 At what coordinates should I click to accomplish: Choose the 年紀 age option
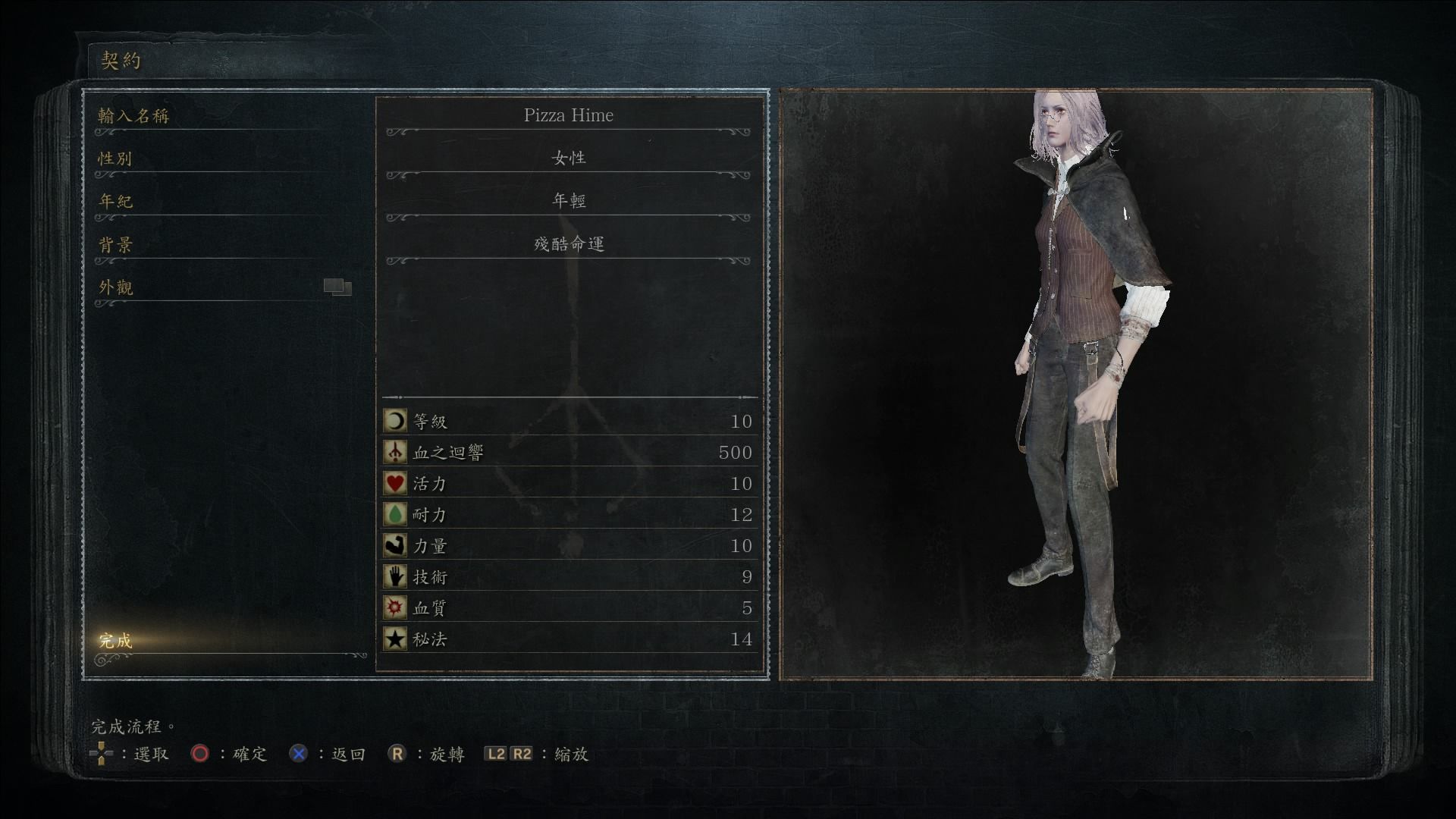[115, 201]
